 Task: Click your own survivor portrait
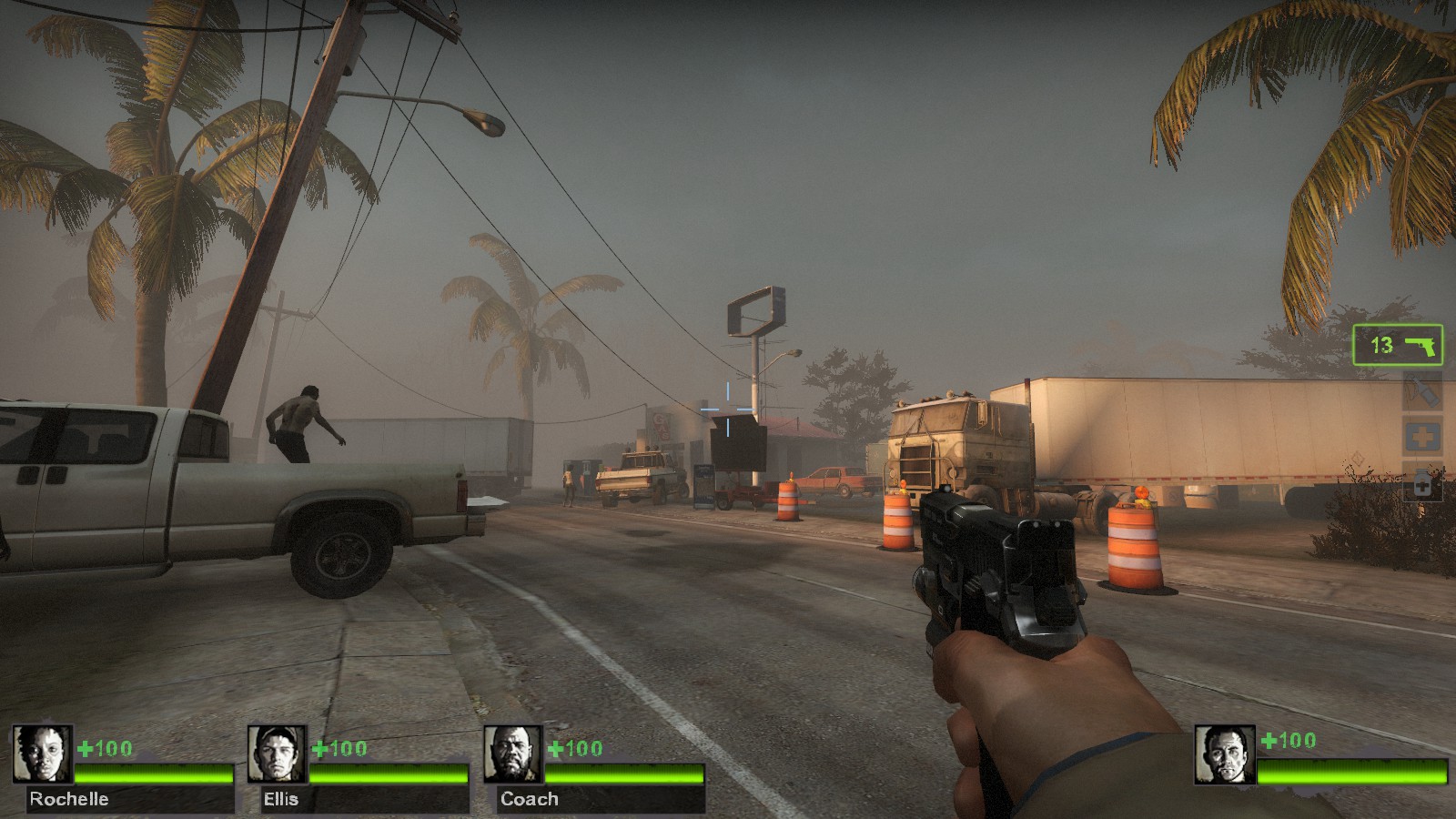coord(1225,754)
